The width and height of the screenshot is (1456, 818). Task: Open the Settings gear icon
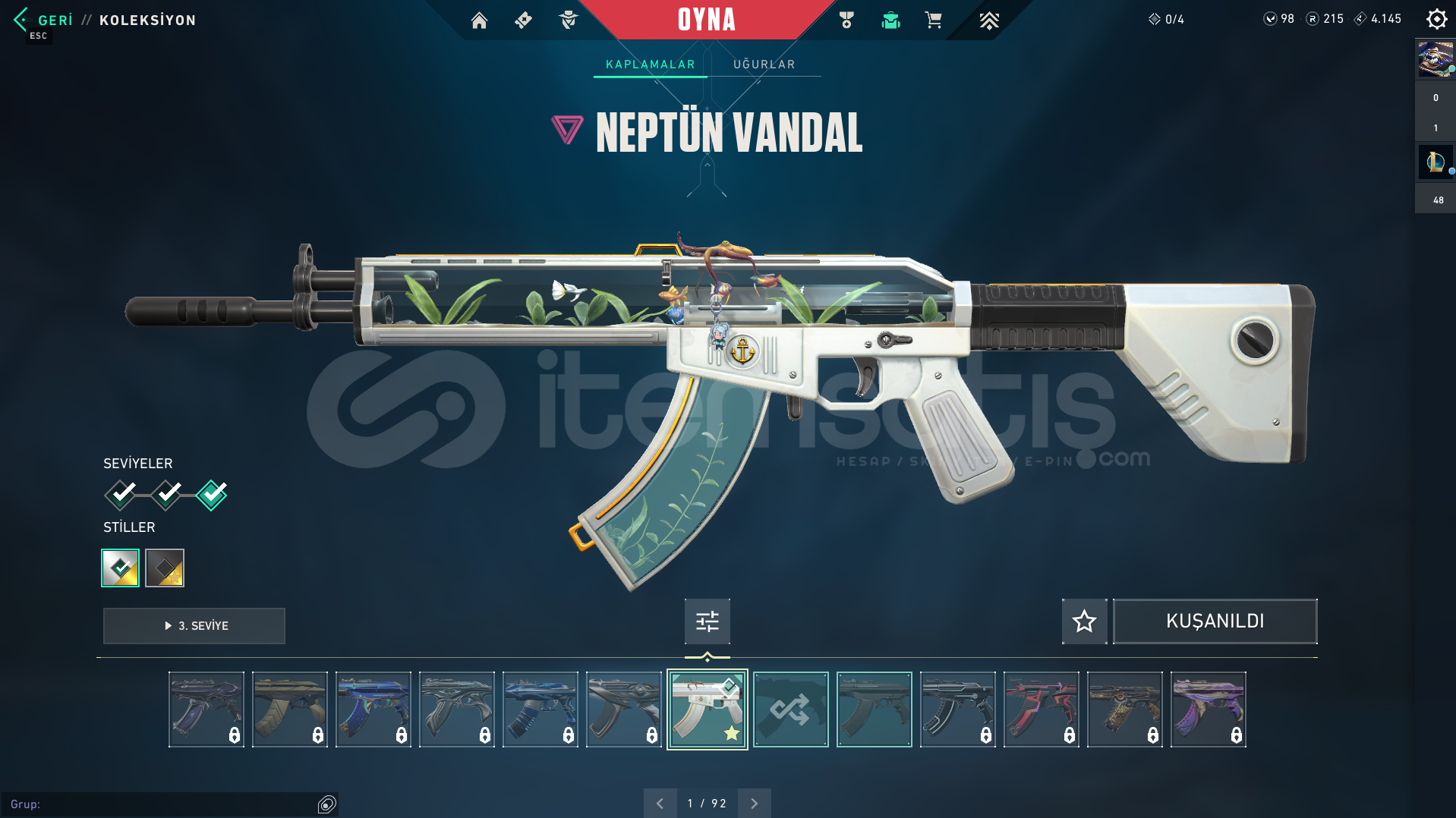point(1436,19)
